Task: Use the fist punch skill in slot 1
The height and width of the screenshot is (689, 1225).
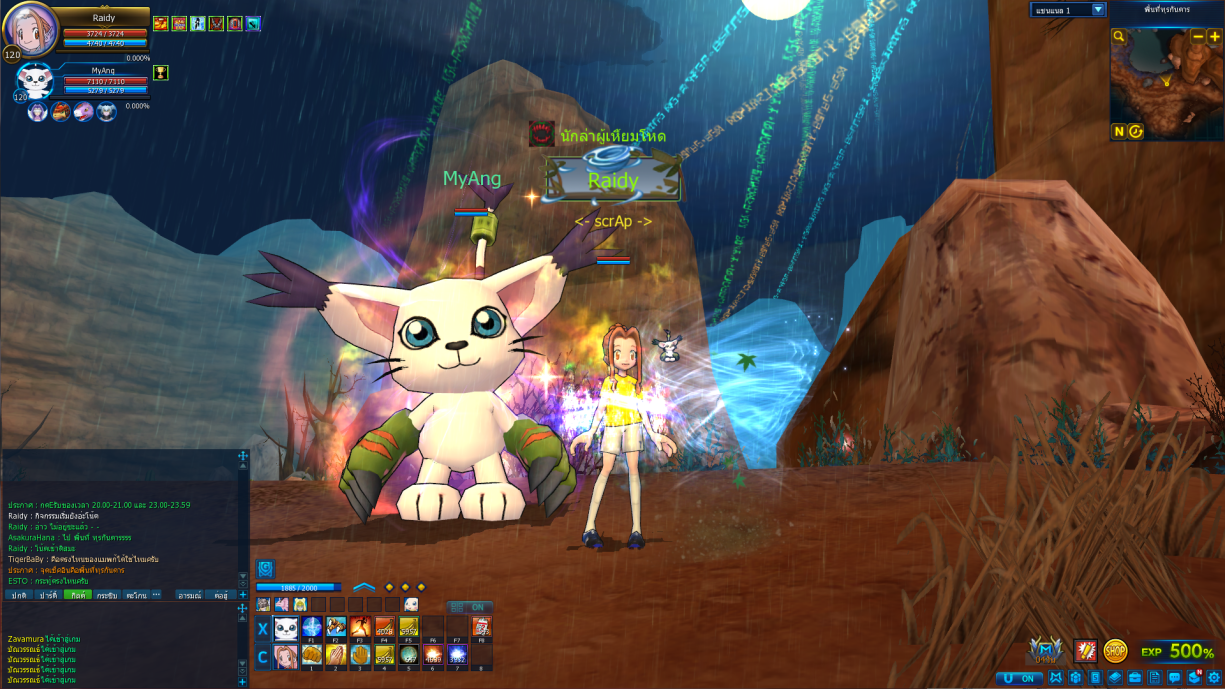Action: coord(311,656)
